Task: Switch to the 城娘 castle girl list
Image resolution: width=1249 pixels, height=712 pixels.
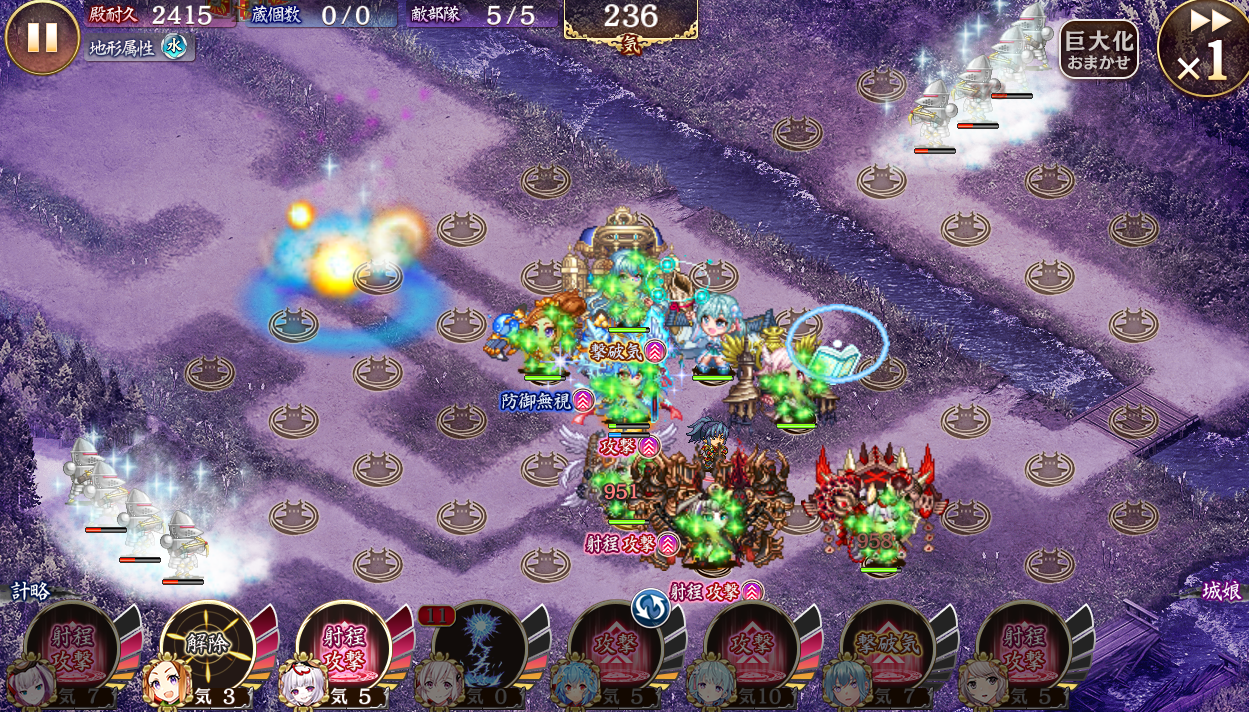Action: (x=1221, y=591)
